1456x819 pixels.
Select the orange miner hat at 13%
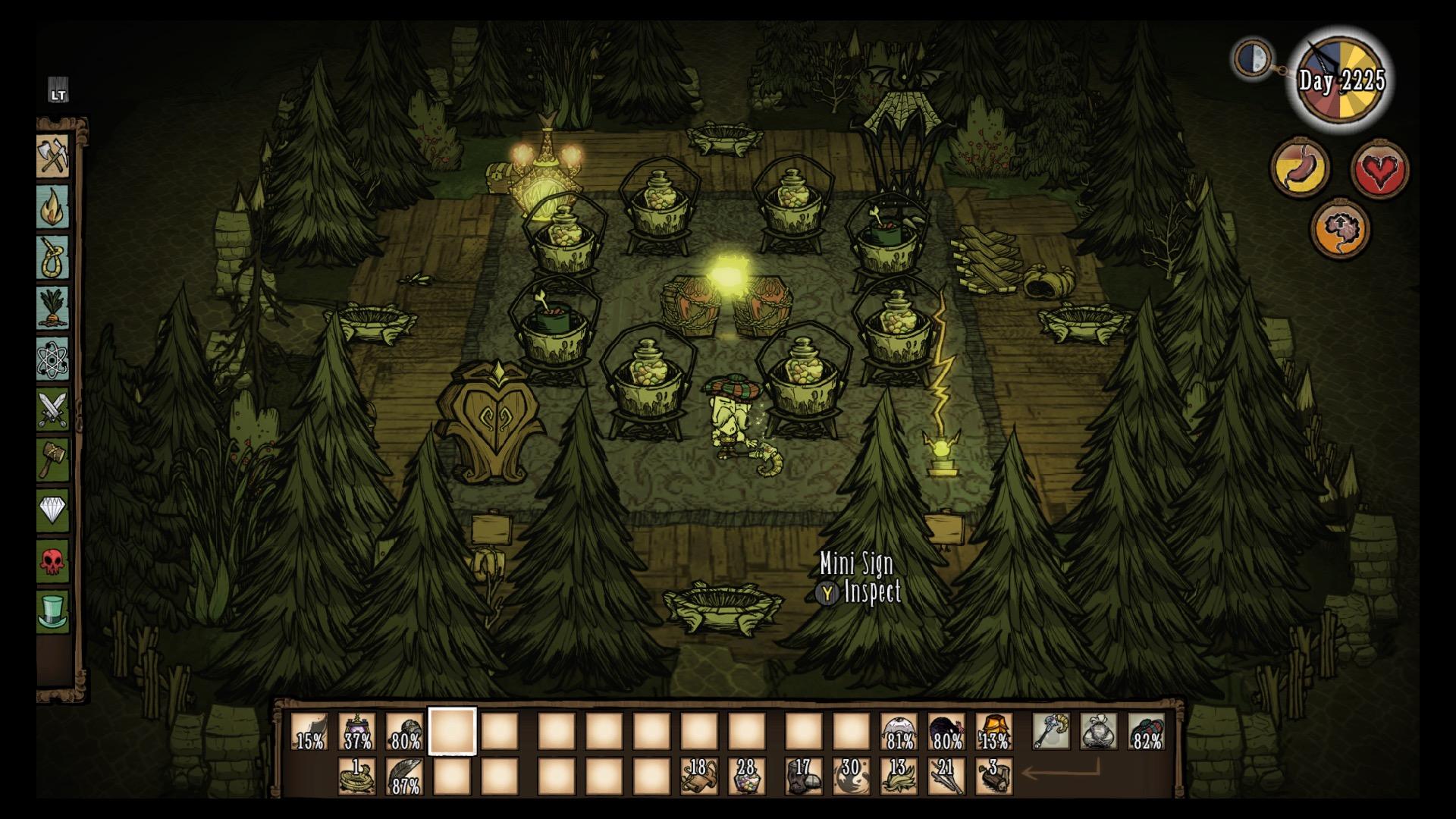994,732
